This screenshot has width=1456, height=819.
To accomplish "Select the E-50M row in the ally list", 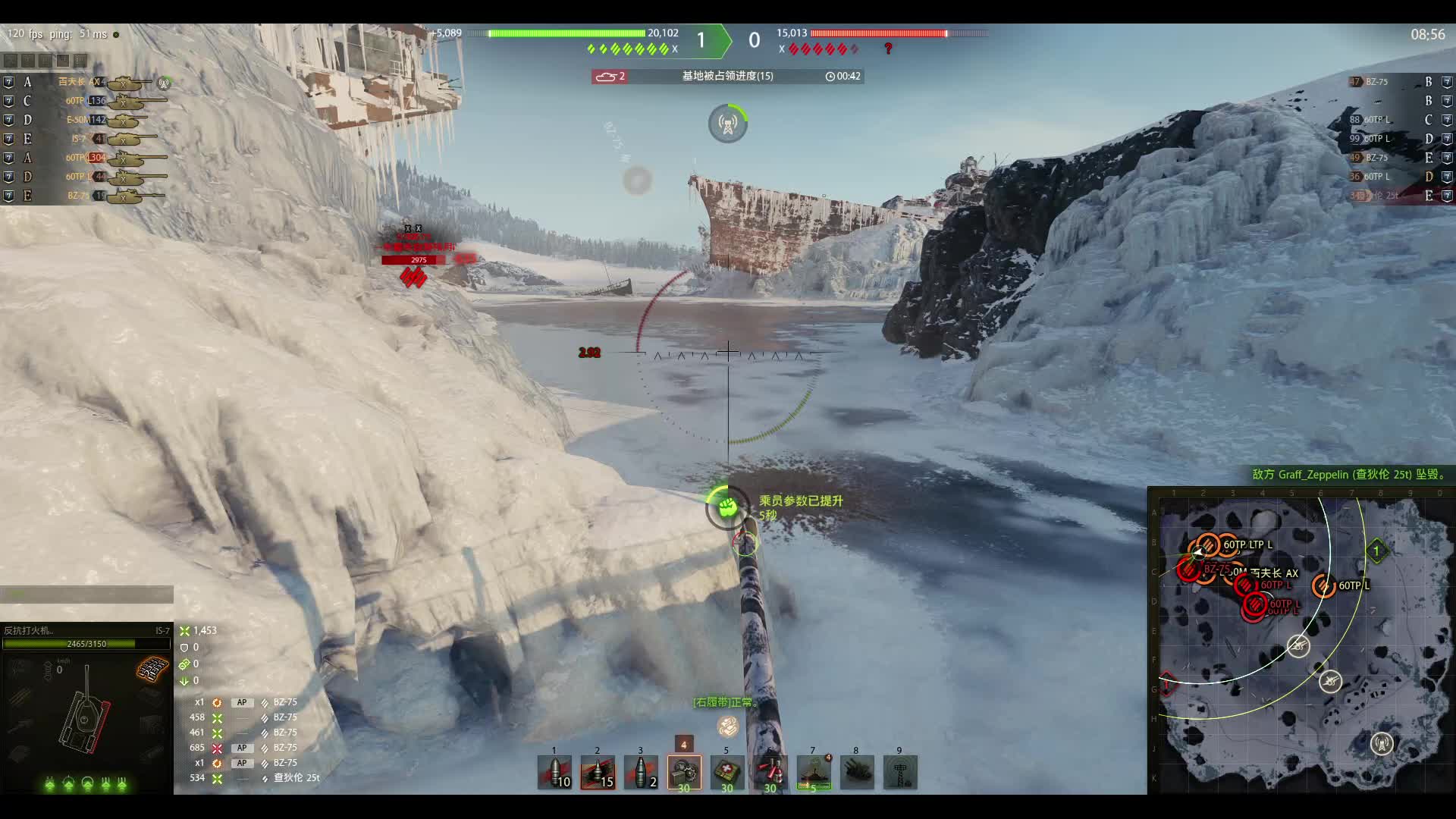I will pyautogui.click(x=85, y=120).
